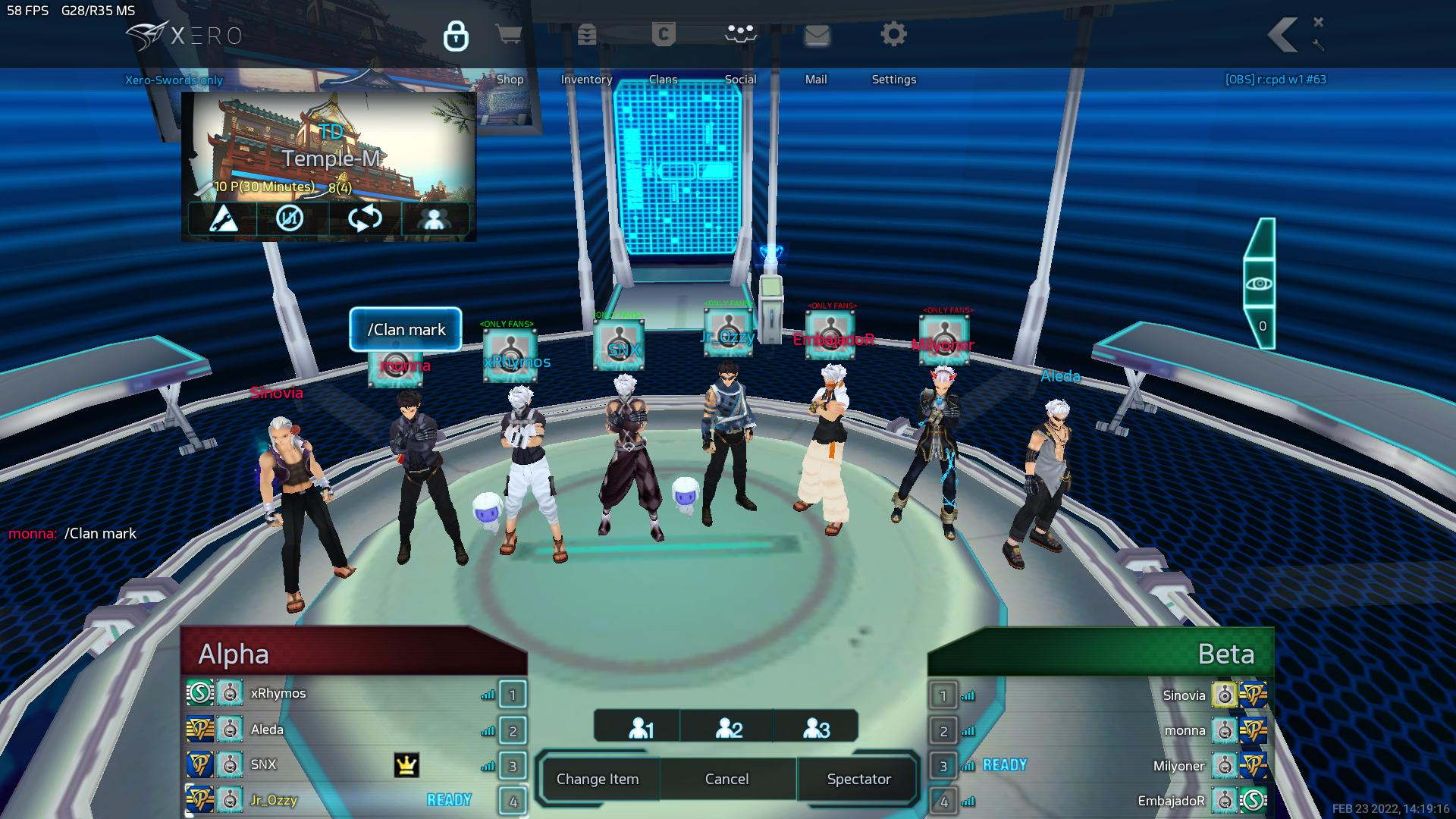
Task: Click the eye spectator counter panel
Action: pyautogui.click(x=1260, y=284)
